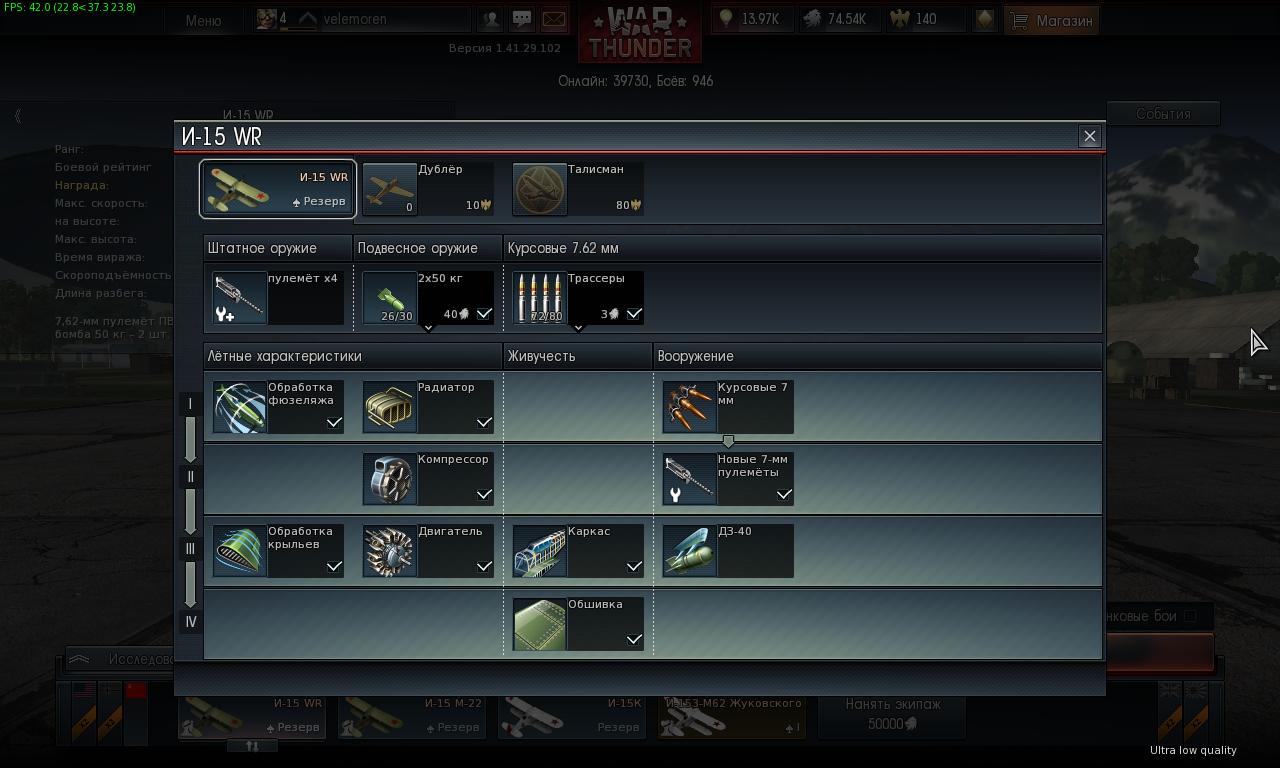Open the Меню button
This screenshot has height=768, width=1280.
(203, 20)
